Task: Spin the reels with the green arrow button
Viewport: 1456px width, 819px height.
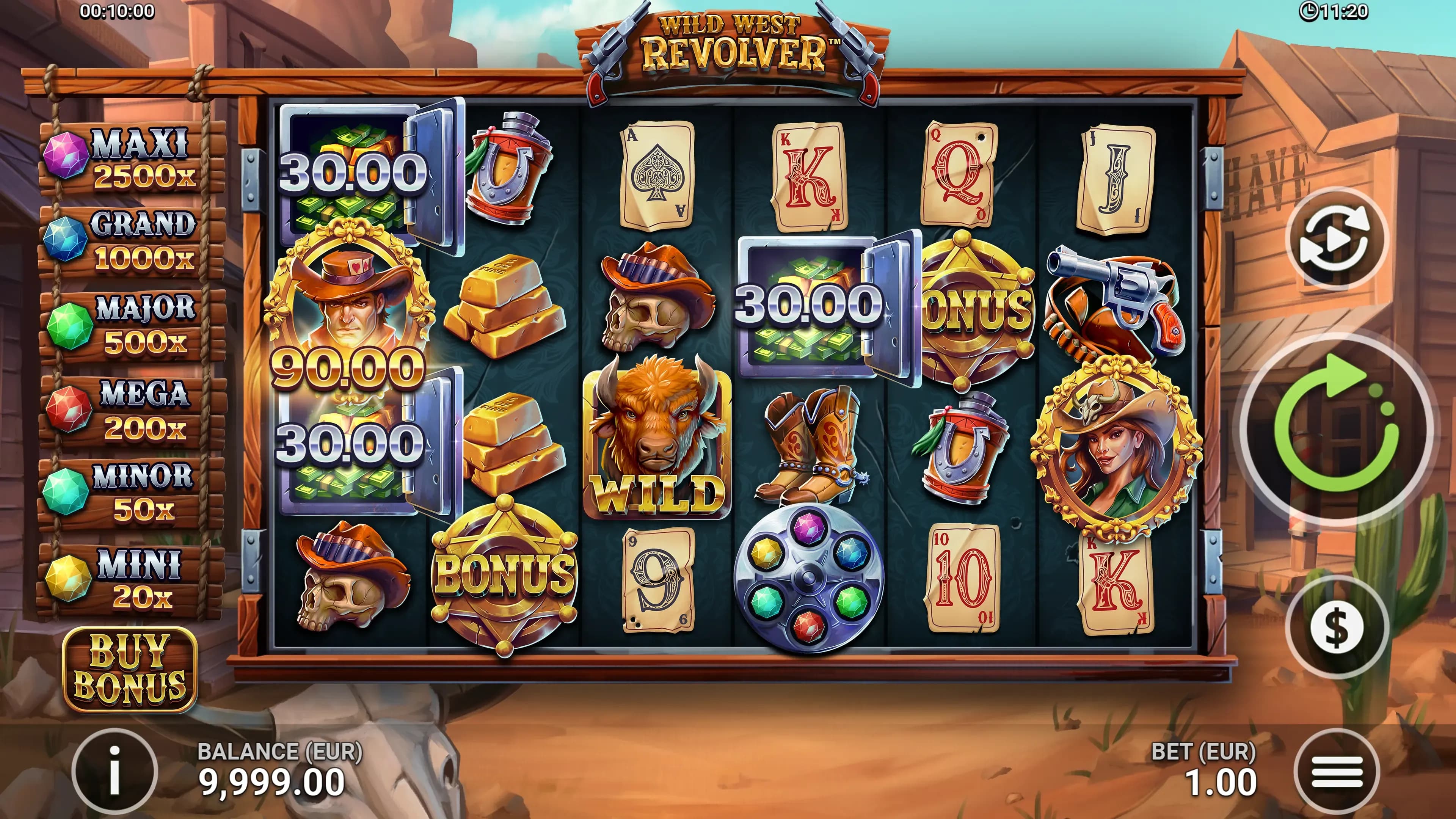Action: click(x=1337, y=430)
